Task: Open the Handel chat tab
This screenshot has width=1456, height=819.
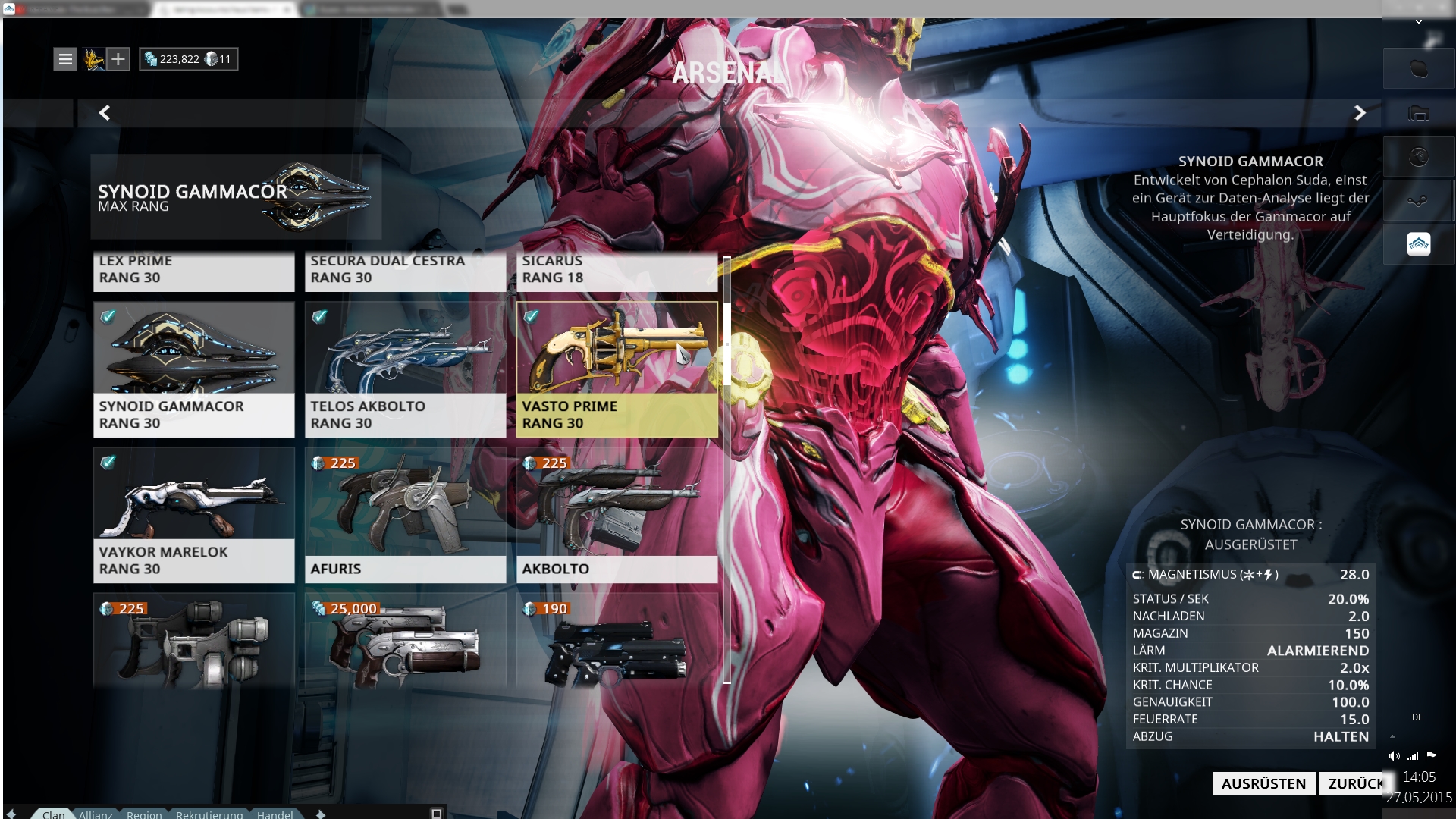Action: click(275, 814)
